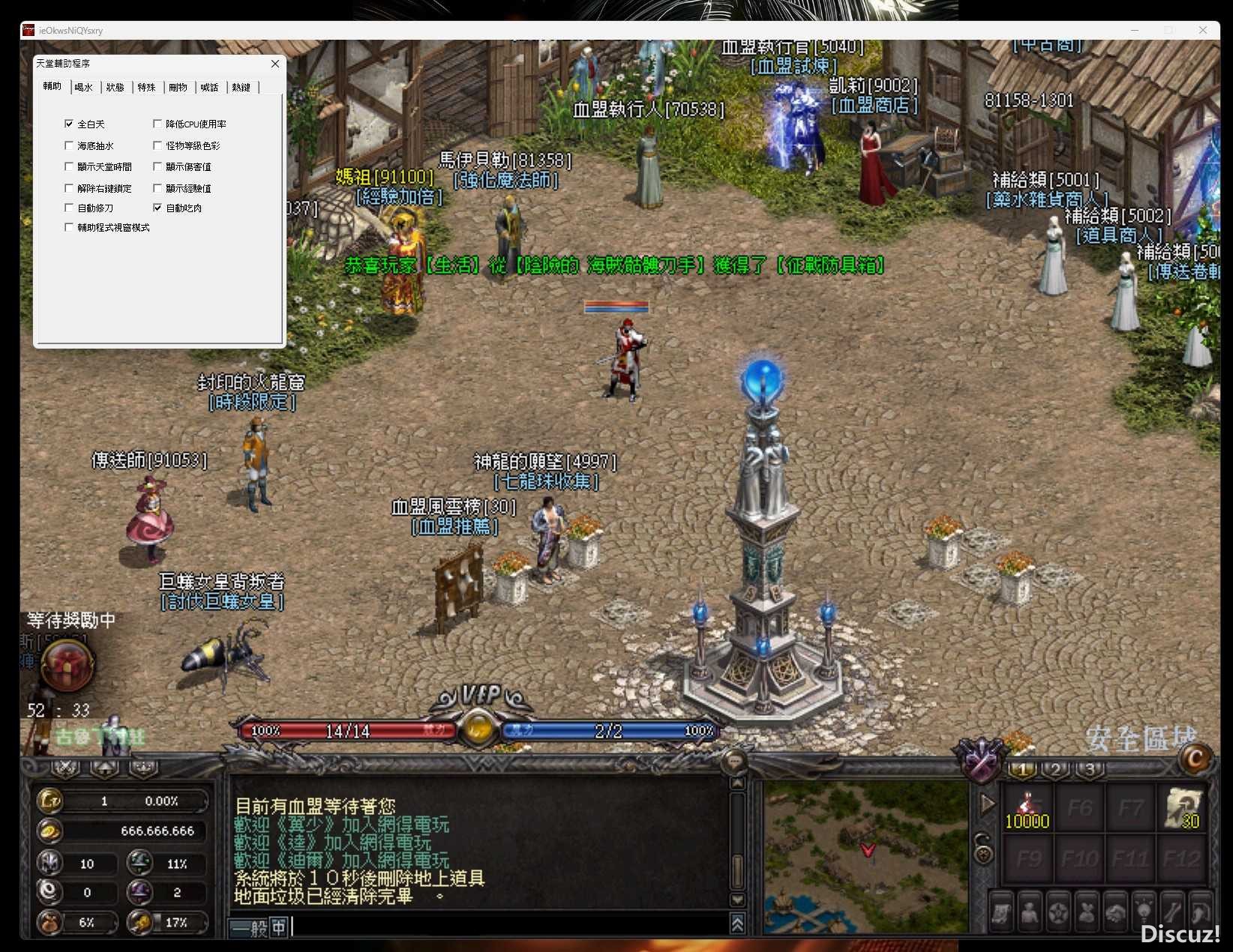Close the game window from title bar
The width and height of the screenshot is (1233, 952).
click(1203, 30)
